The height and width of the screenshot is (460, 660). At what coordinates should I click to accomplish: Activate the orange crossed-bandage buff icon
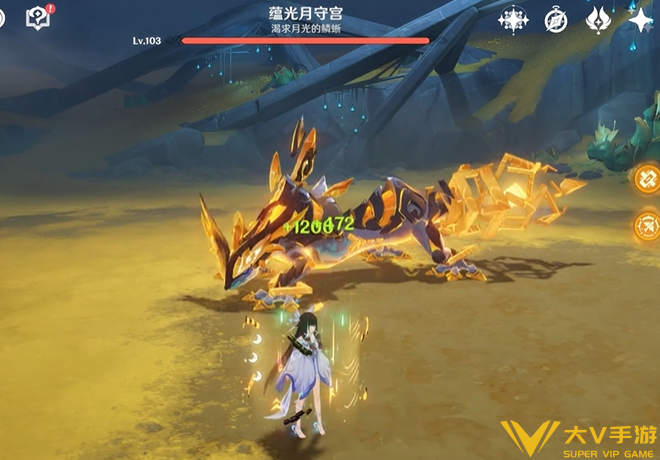[647, 178]
